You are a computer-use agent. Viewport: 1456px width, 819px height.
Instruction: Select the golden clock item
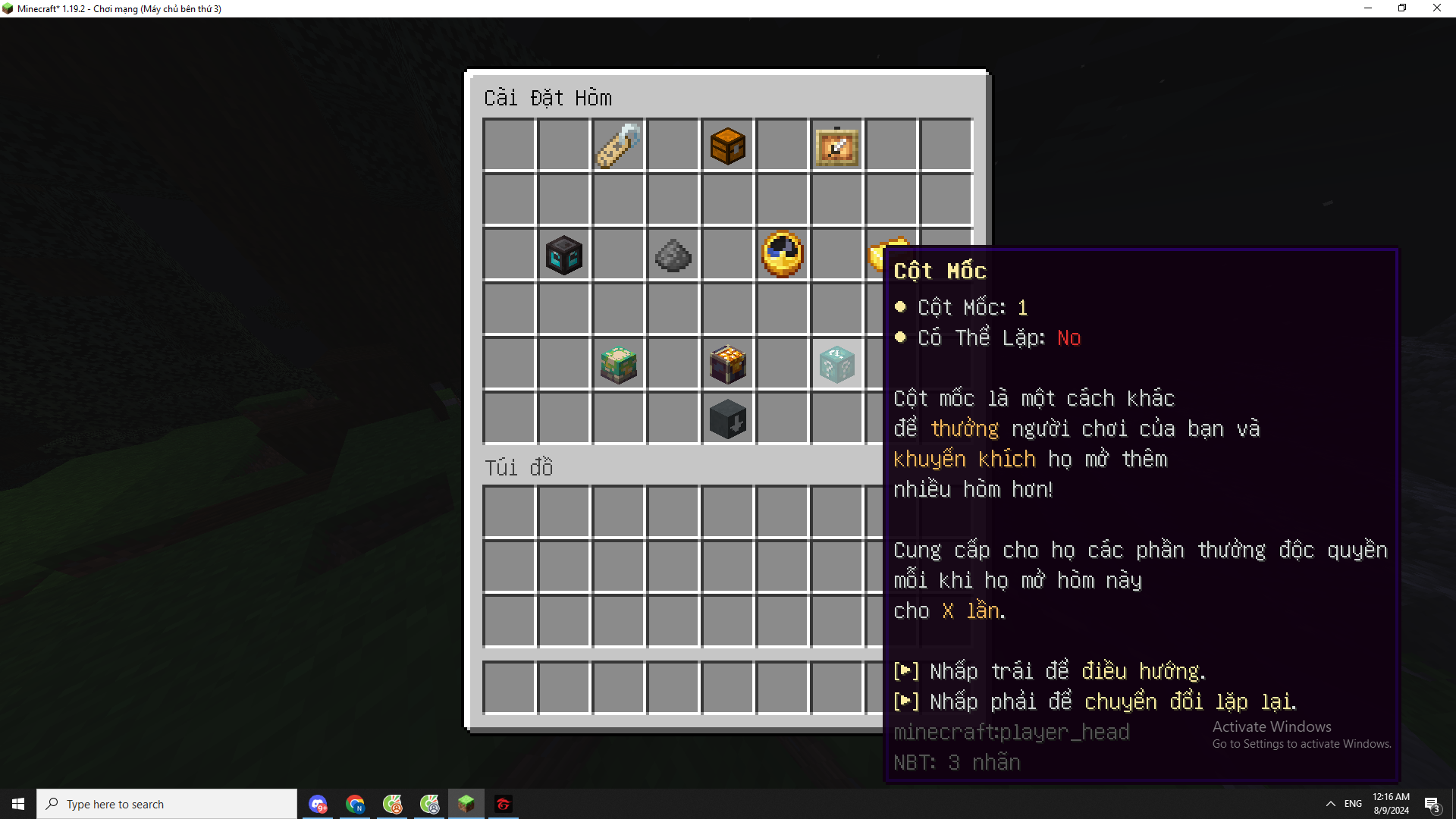(782, 255)
